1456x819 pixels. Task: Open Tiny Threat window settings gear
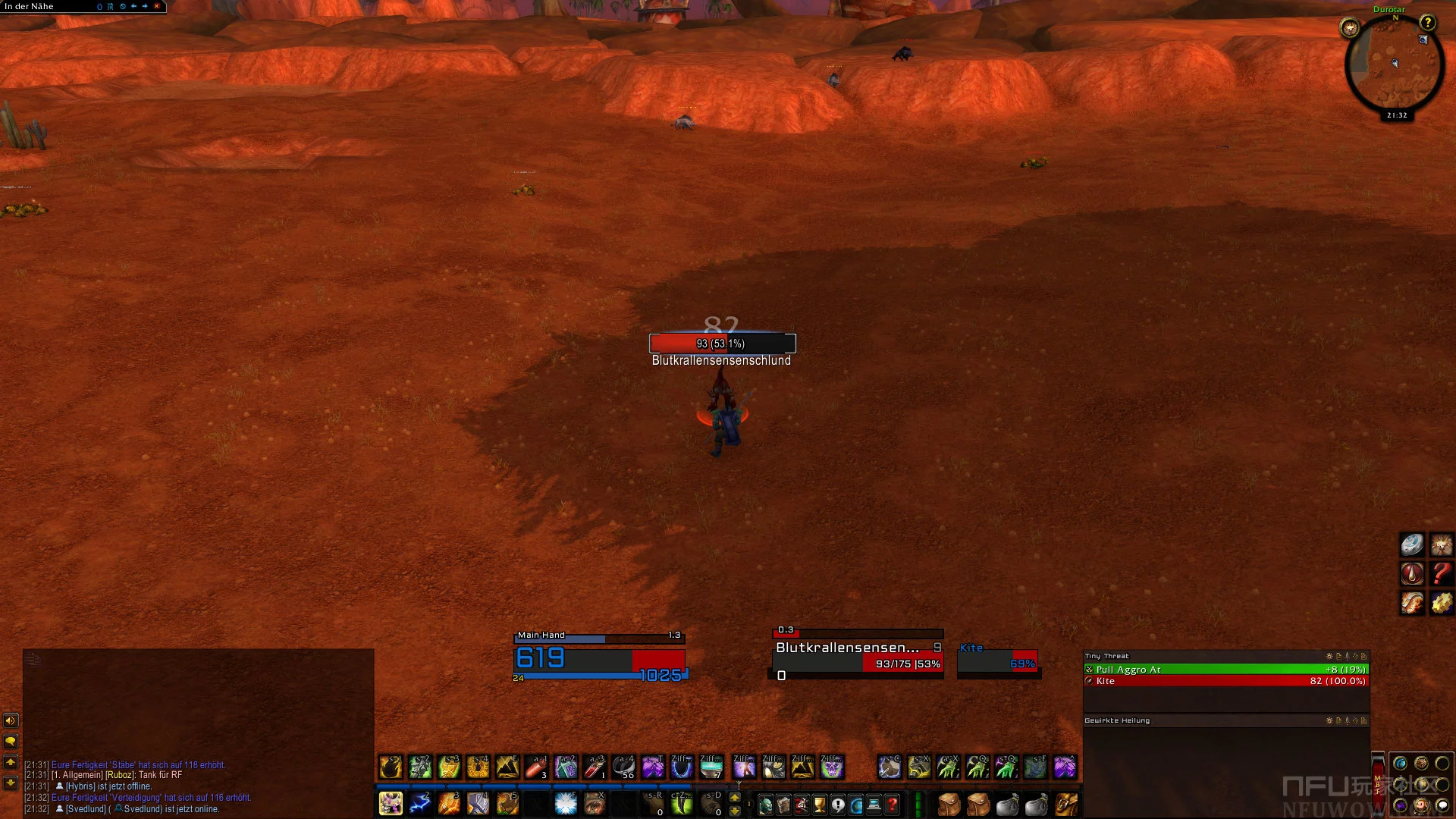pyautogui.click(x=1329, y=656)
